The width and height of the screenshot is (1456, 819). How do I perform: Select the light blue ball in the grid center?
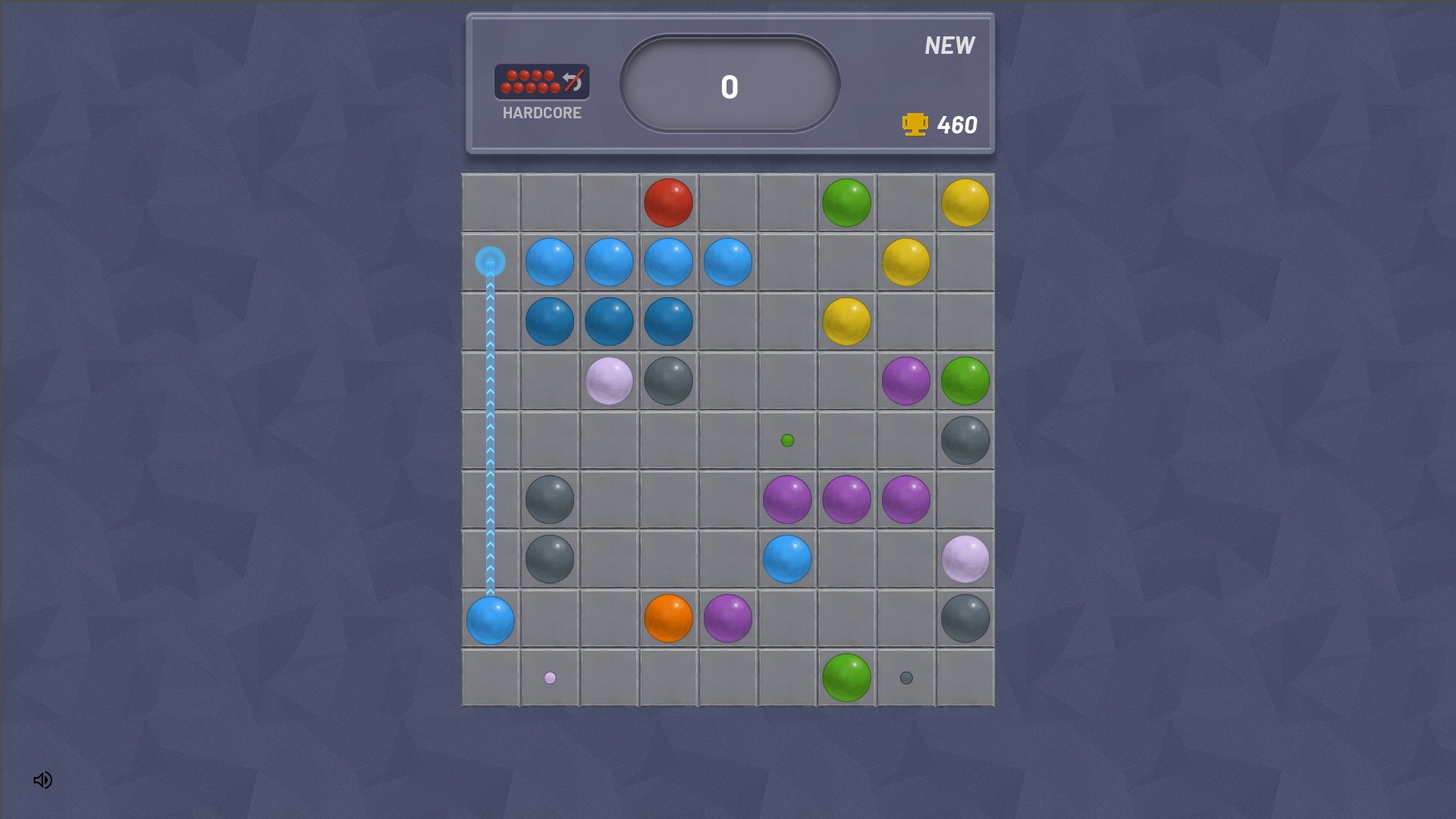(786, 560)
